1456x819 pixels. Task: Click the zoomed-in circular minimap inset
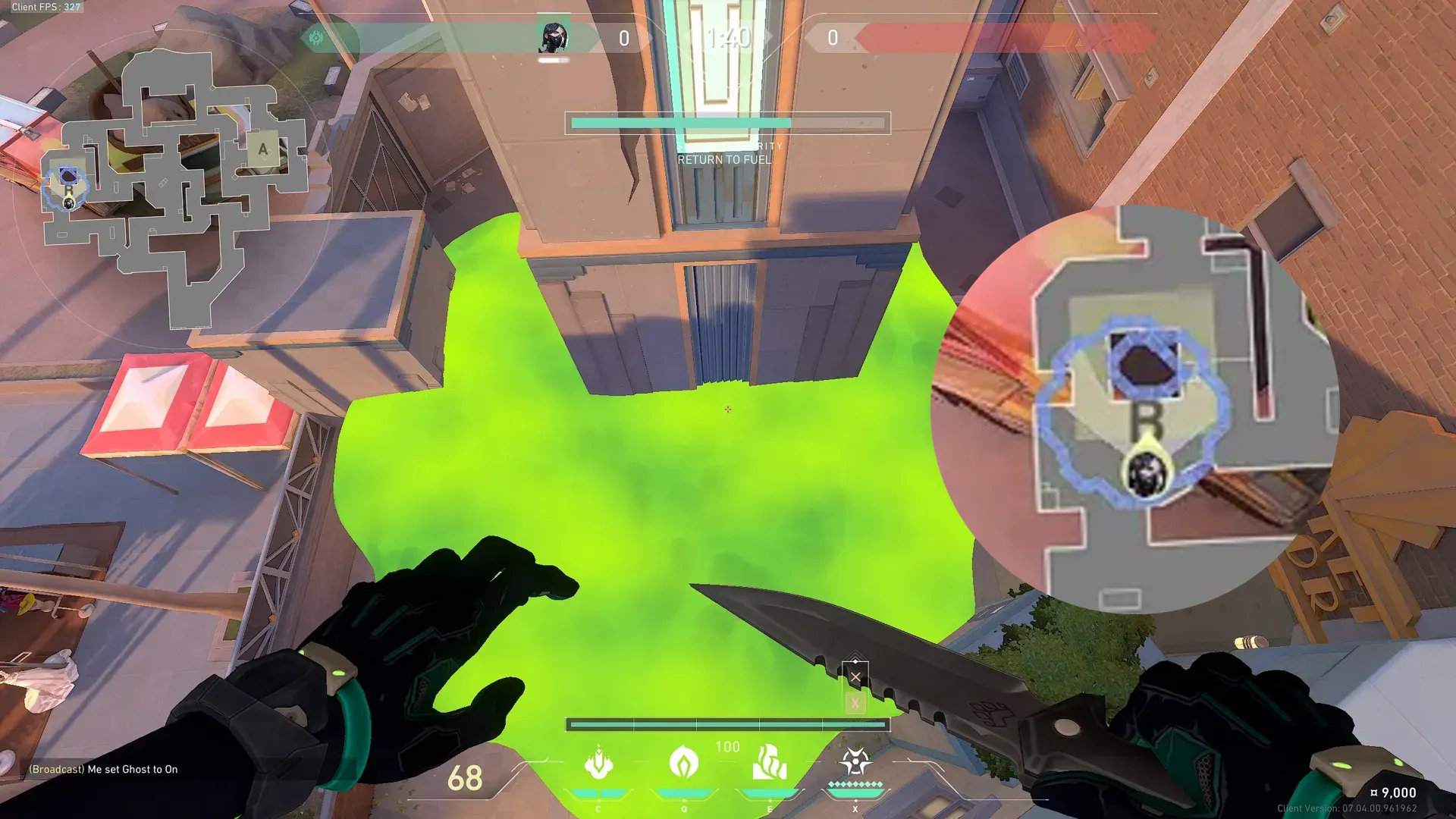(1135, 409)
